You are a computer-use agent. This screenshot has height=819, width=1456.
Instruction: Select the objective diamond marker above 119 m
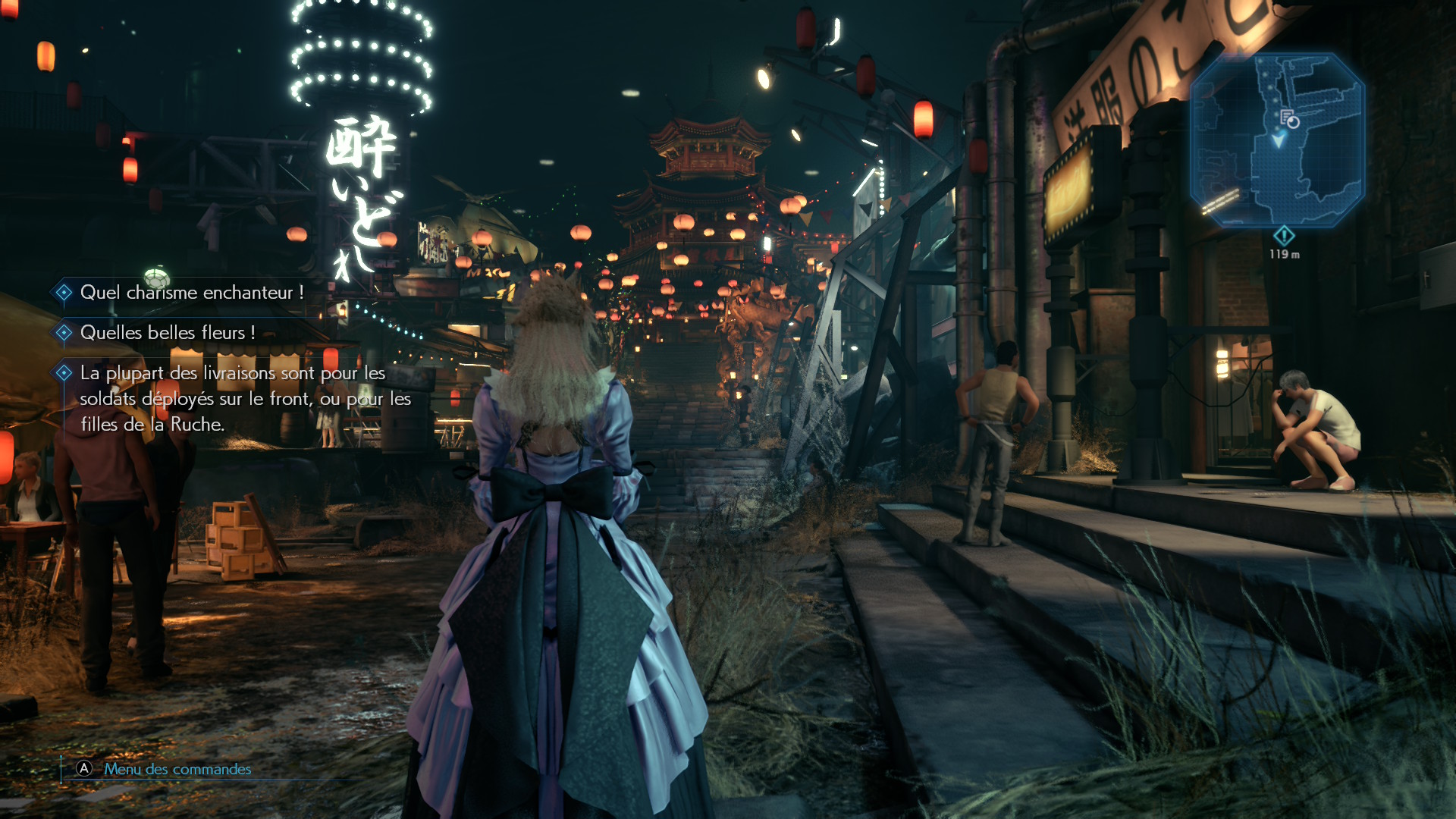pos(1284,235)
